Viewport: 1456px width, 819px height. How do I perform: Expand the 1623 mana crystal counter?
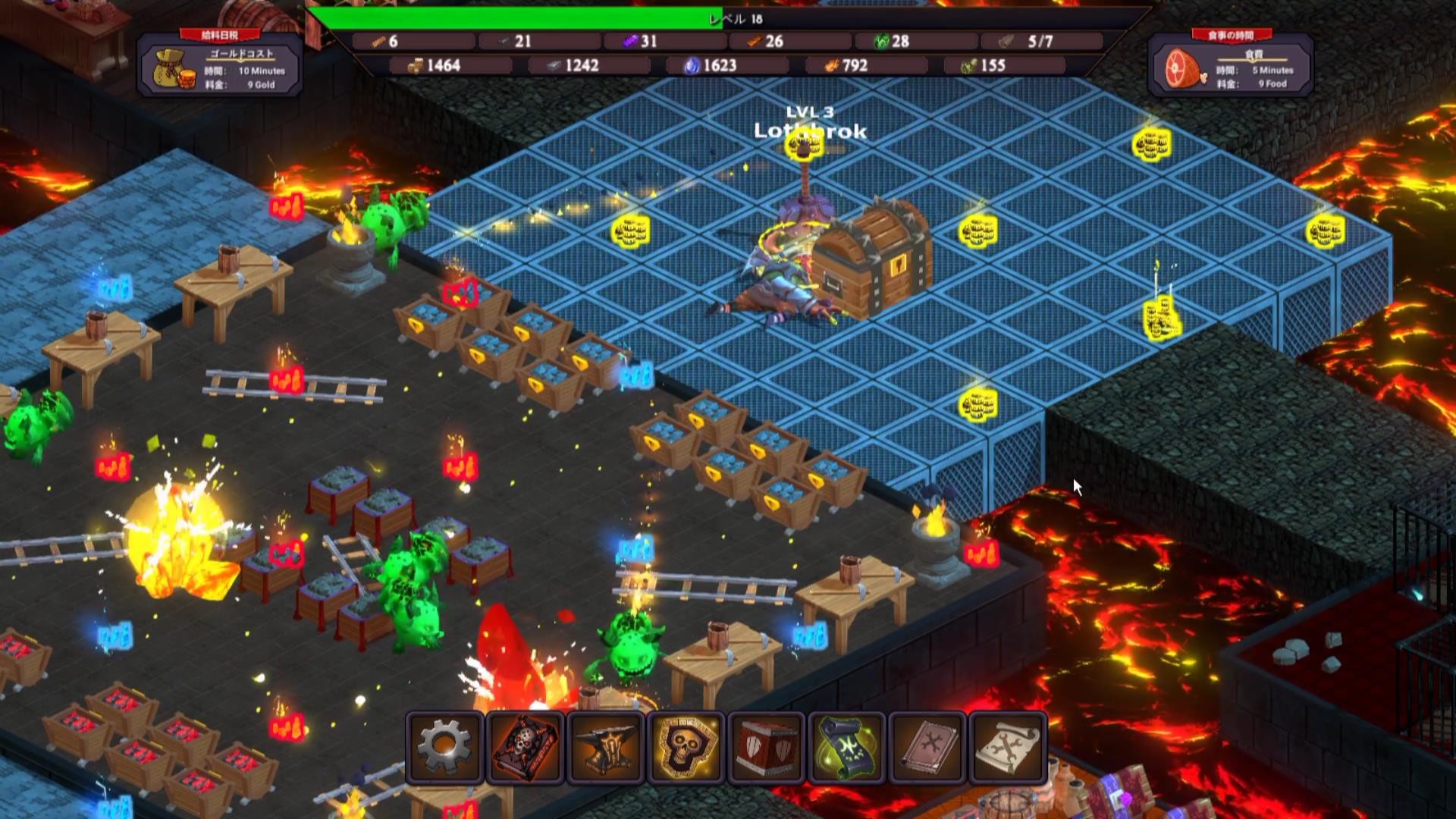click(x=714, y=65)
